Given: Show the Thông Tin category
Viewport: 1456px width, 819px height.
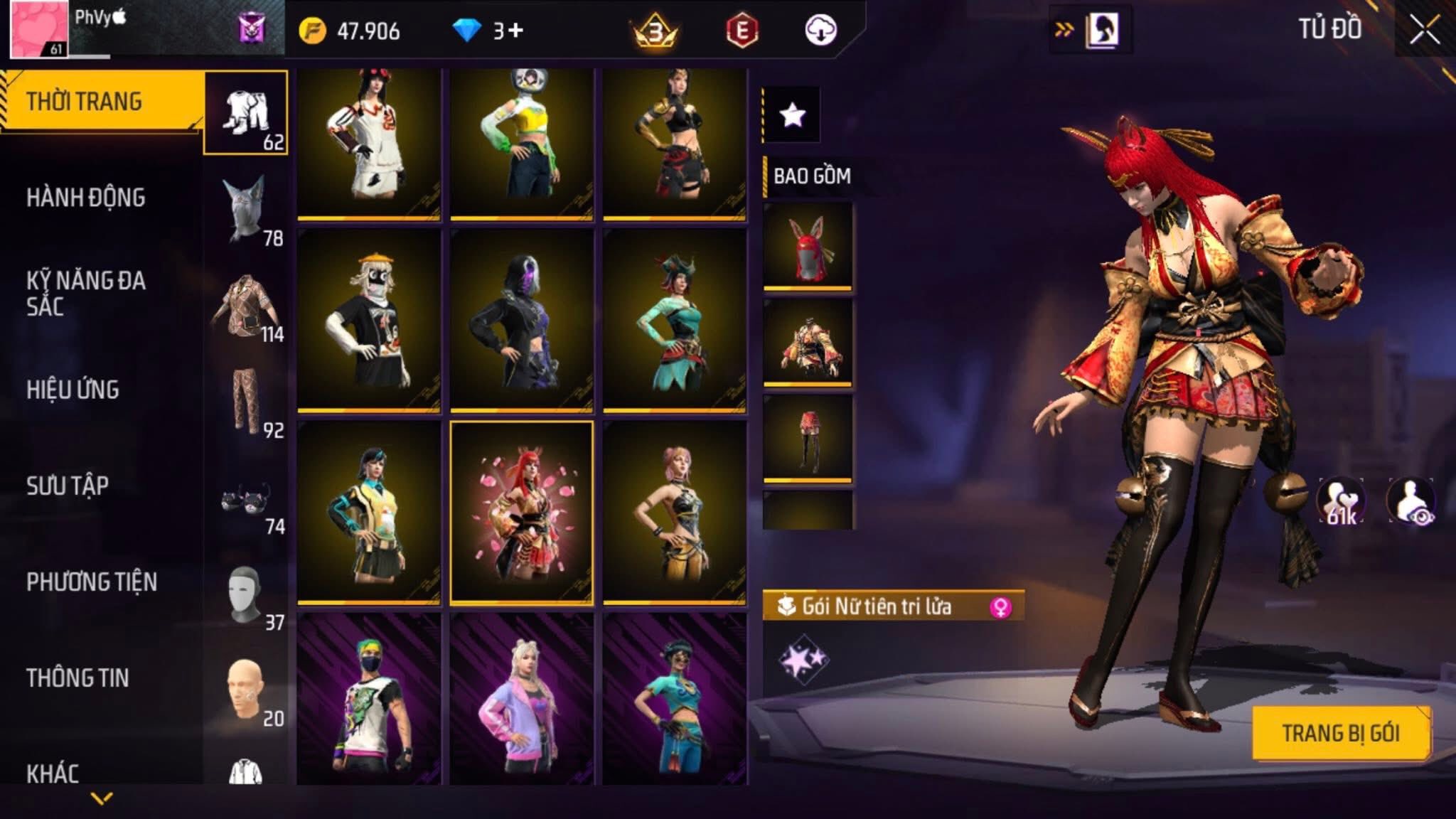Looking at the screenshot, I should pyautogui.click(x=77, y=678).
